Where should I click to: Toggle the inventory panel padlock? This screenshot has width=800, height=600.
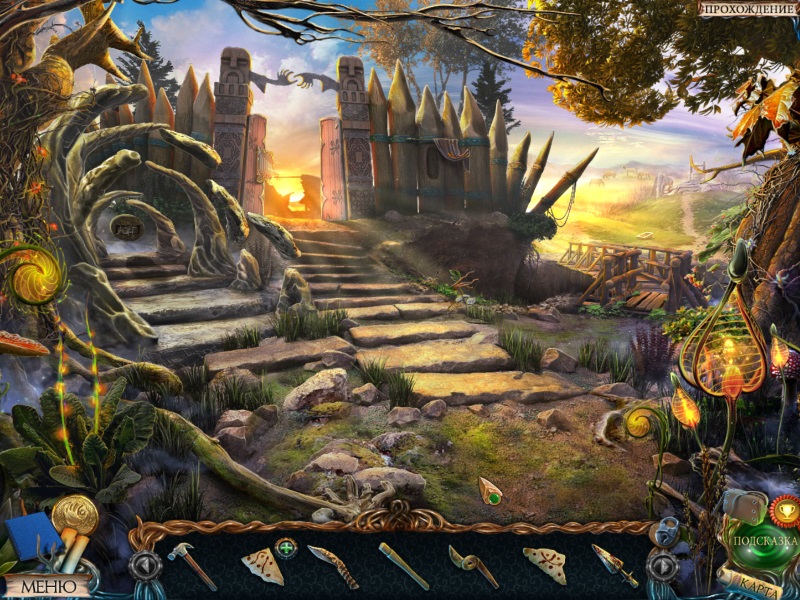pyautogui.click(x=667, y=530)
